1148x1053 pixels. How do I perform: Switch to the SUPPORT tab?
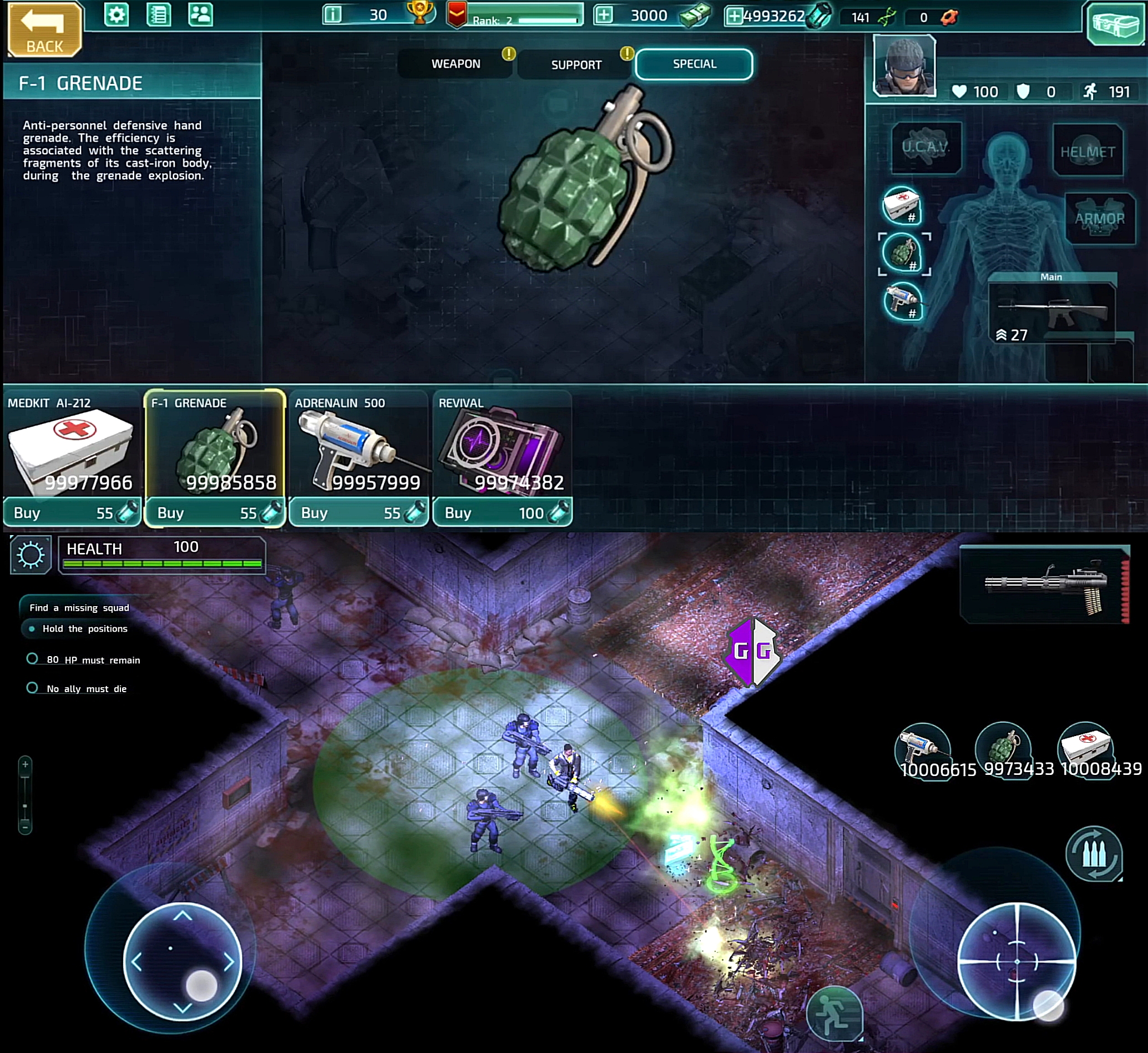click(x=576, y=65)
